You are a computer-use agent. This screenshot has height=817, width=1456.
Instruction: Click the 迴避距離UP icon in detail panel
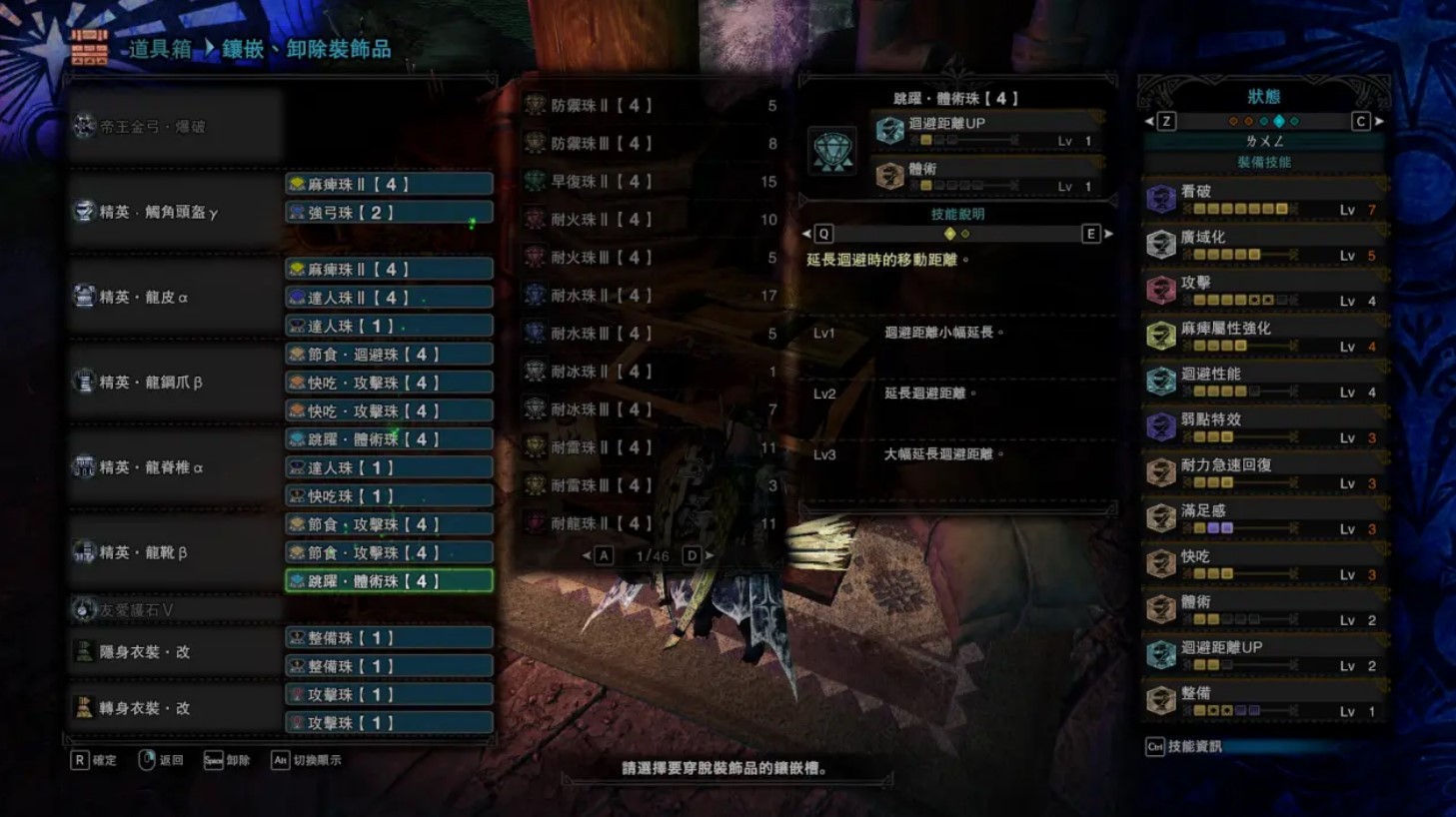[888, 131]
